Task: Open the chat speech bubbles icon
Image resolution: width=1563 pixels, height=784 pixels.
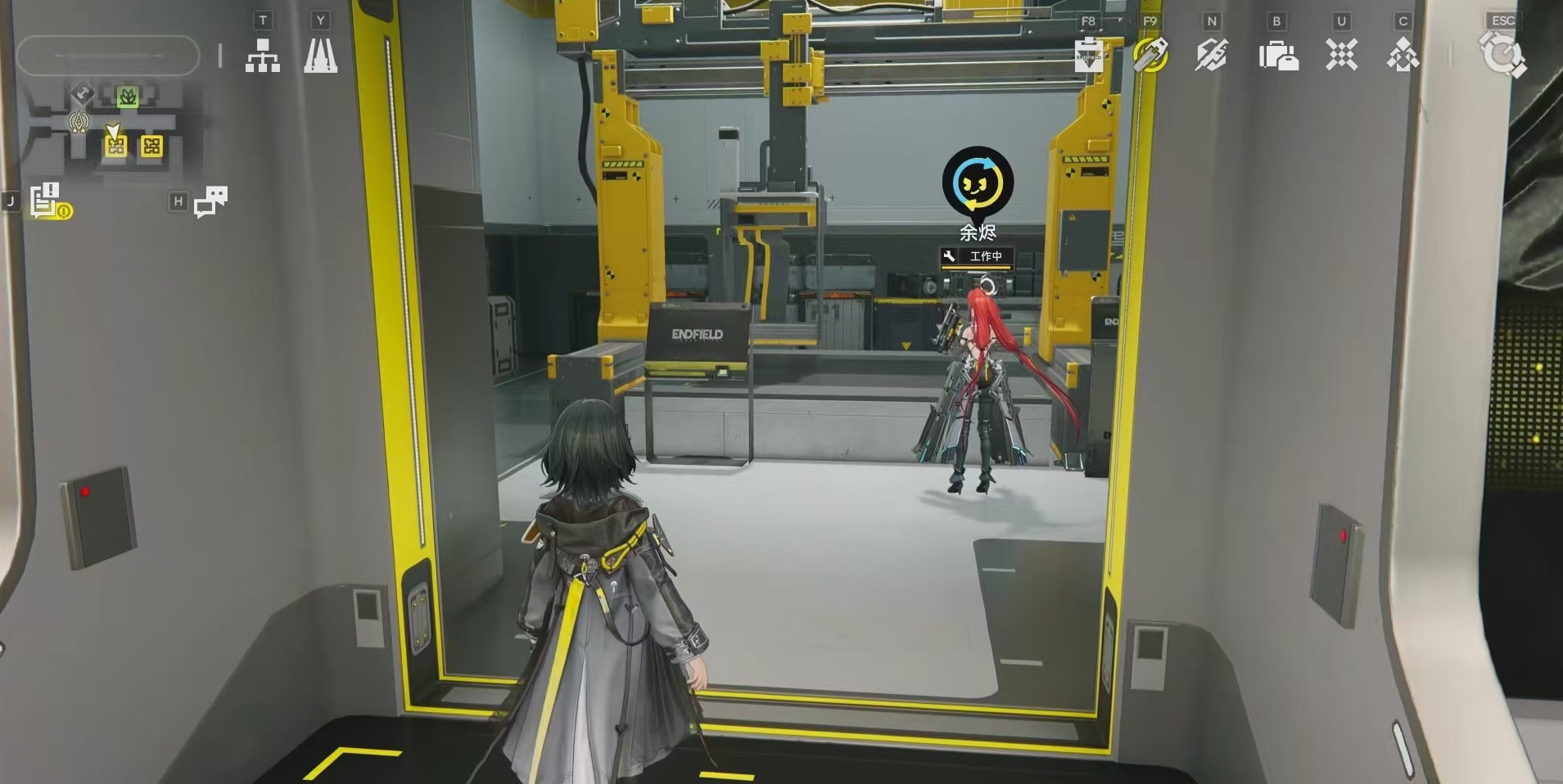Action: pyautogui.click(x=210, y=201)
